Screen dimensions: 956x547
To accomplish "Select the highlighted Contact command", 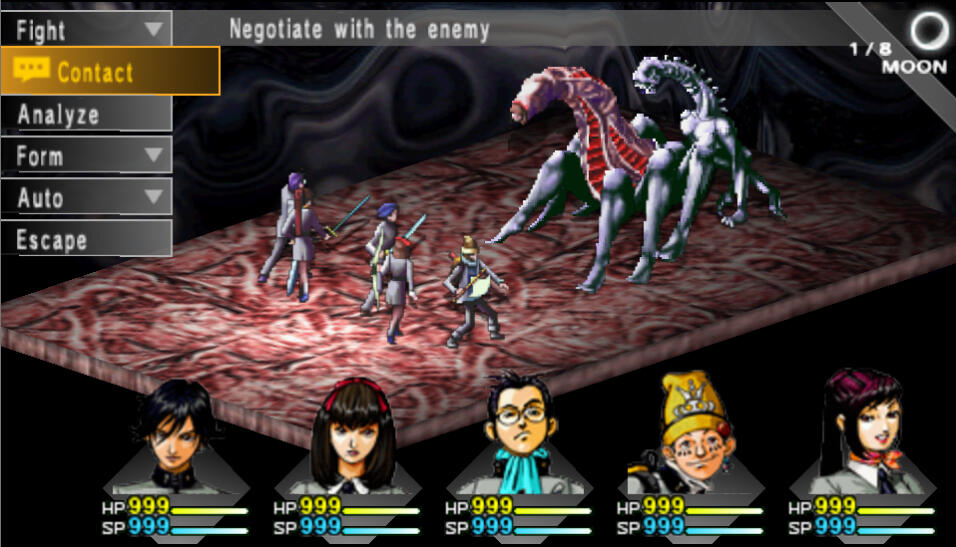I will pyautogui.click(x=109, y=71).
